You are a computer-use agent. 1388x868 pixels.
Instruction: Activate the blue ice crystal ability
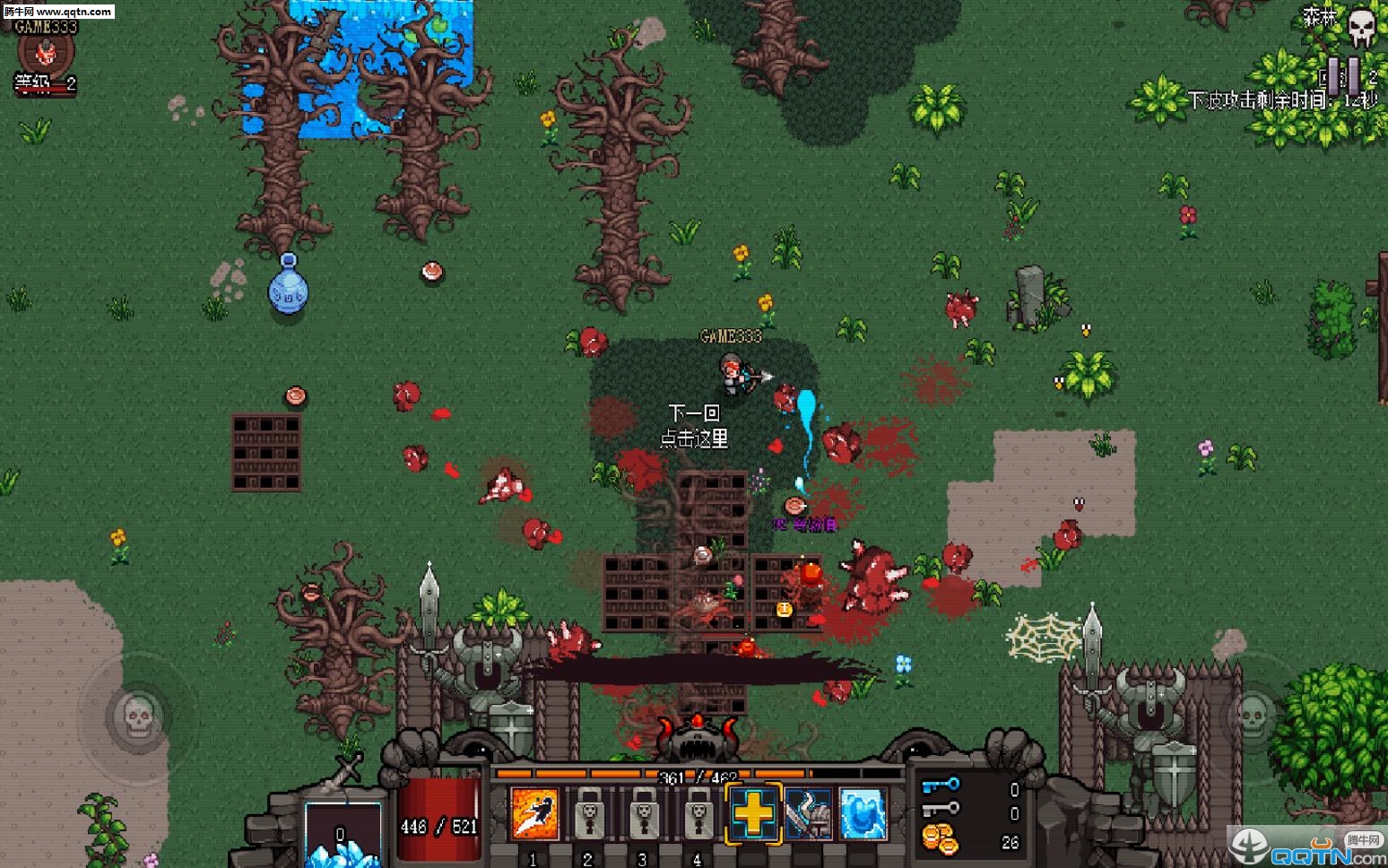tap(863, 814)
